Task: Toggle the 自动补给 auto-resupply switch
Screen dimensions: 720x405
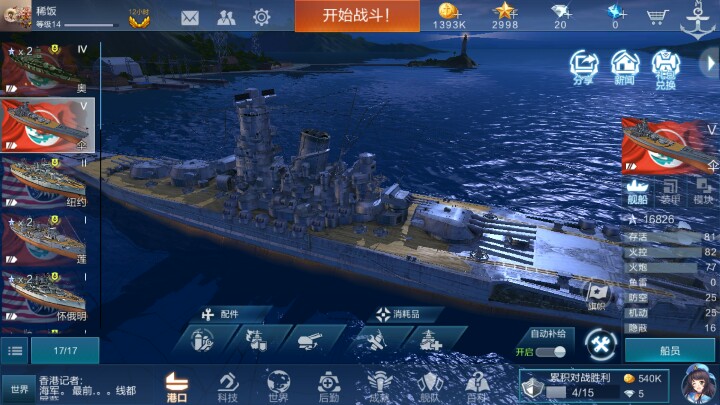Action: [x=549, y=352]
